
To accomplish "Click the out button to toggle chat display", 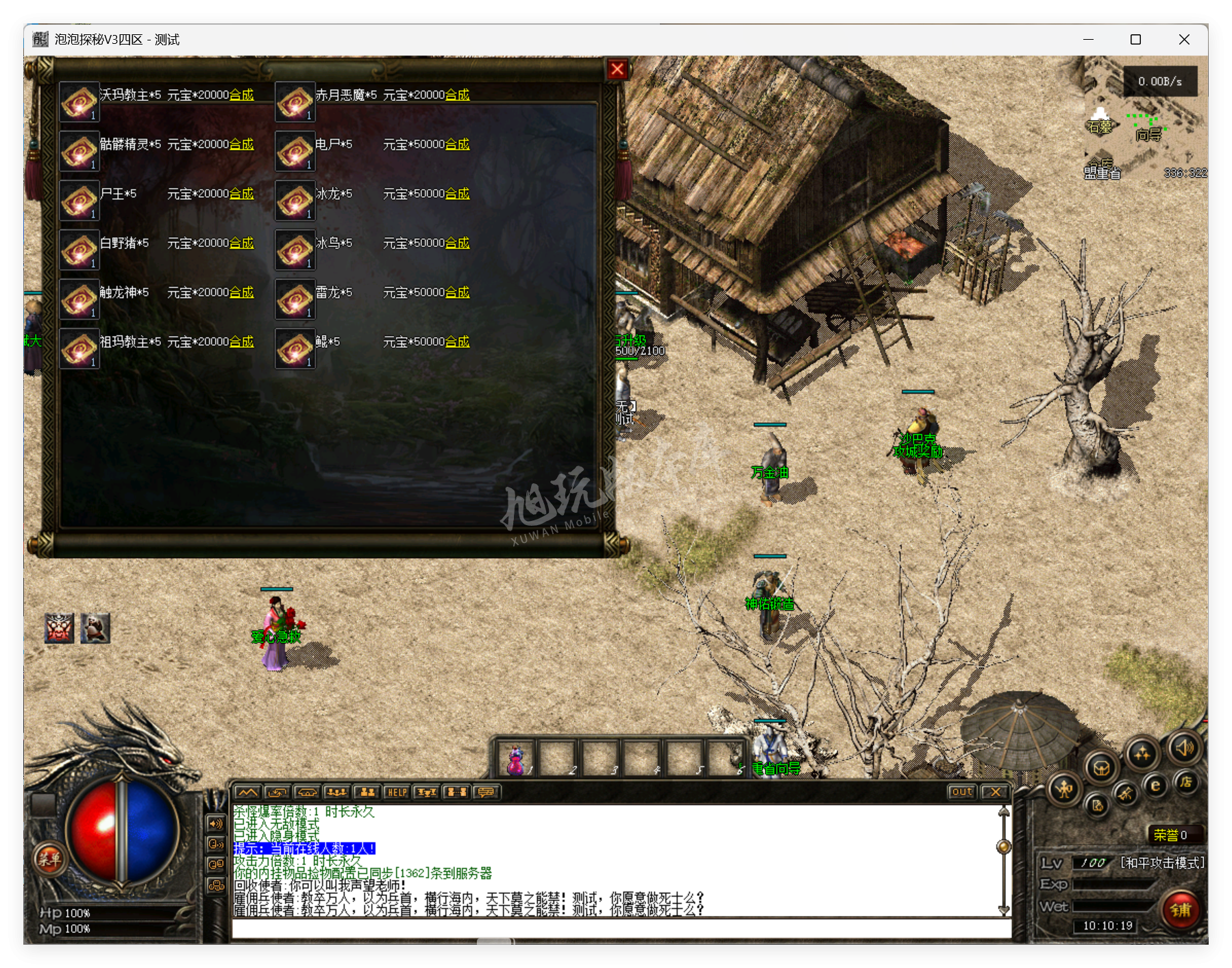I will (x=962, y=792).
